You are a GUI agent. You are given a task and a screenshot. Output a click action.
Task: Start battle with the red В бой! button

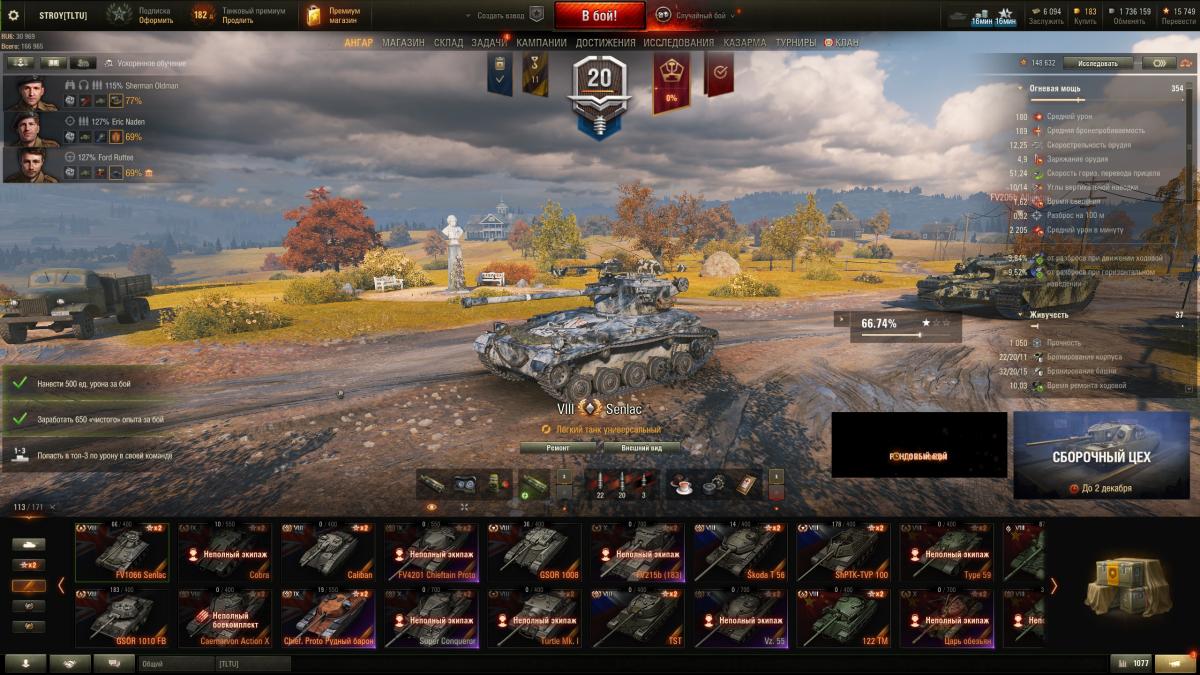point(599,15)
